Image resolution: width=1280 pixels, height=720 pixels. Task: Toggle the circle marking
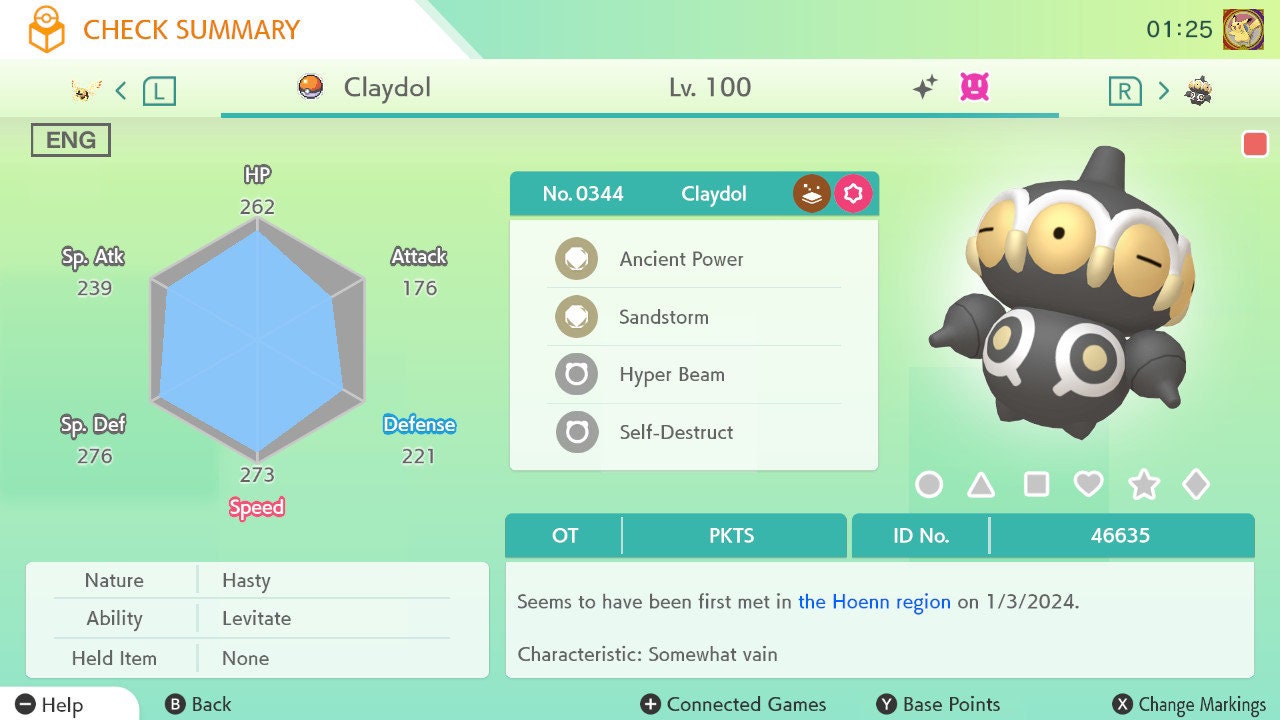(x=929, y=485)
